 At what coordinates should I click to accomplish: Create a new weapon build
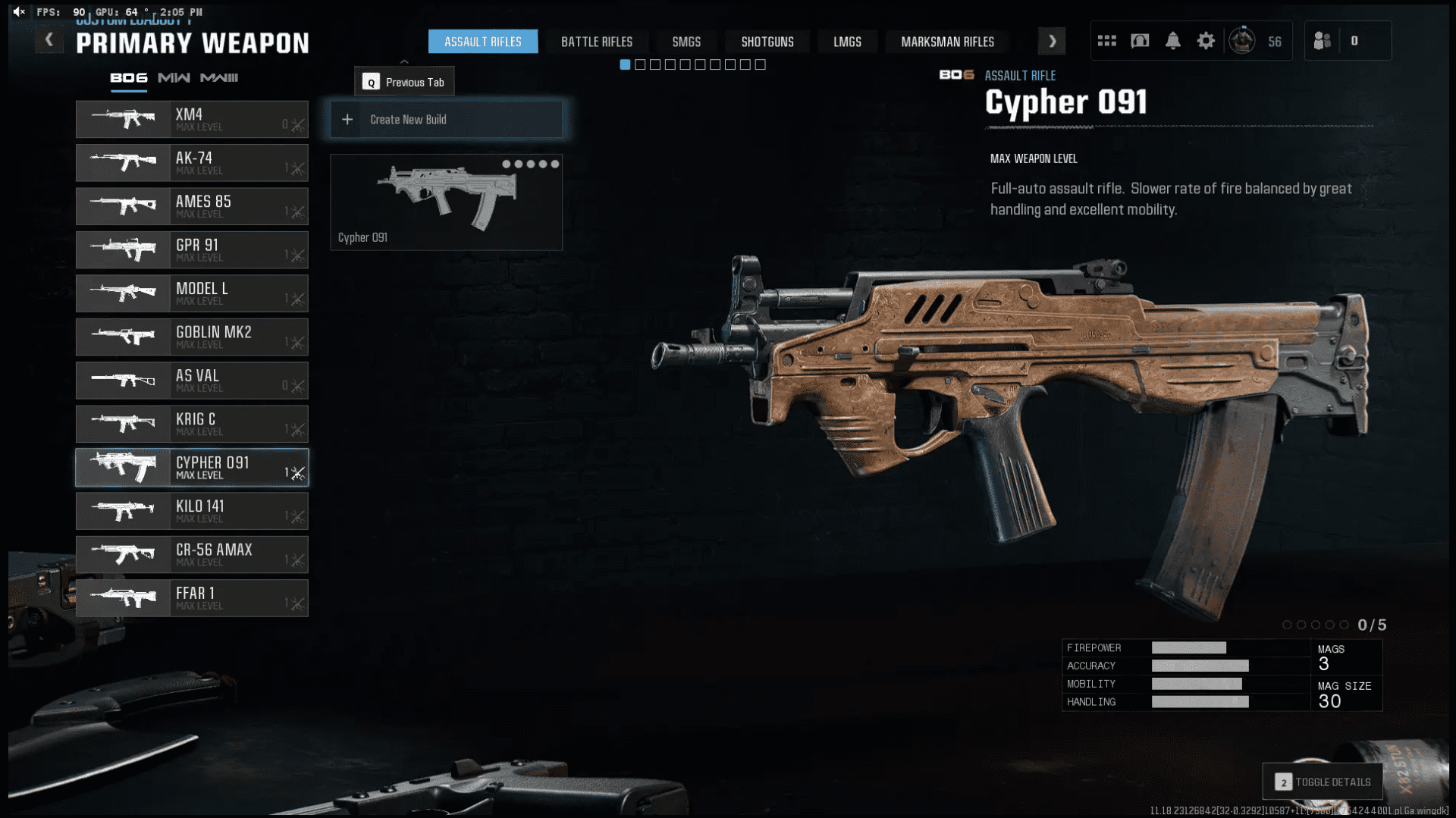(x=446, y=120)
